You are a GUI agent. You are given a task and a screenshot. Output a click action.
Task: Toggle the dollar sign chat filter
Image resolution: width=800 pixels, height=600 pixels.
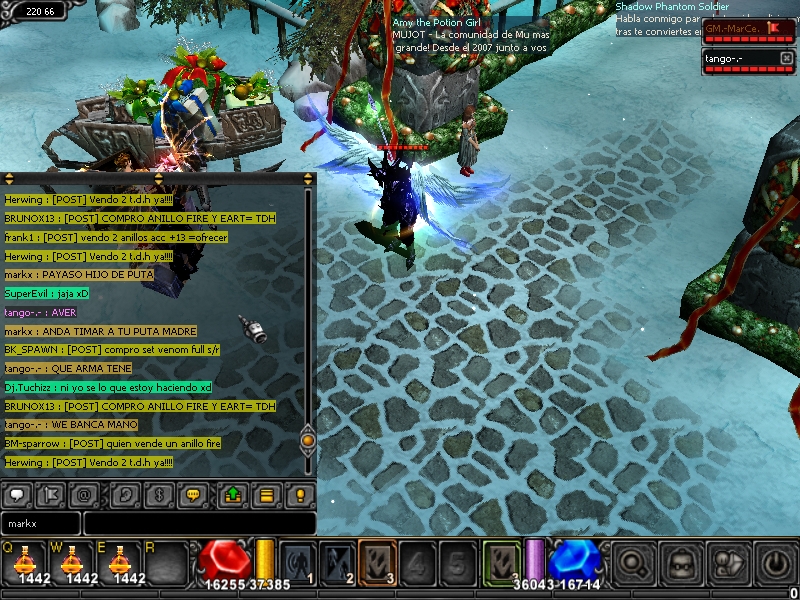(159, 494)
